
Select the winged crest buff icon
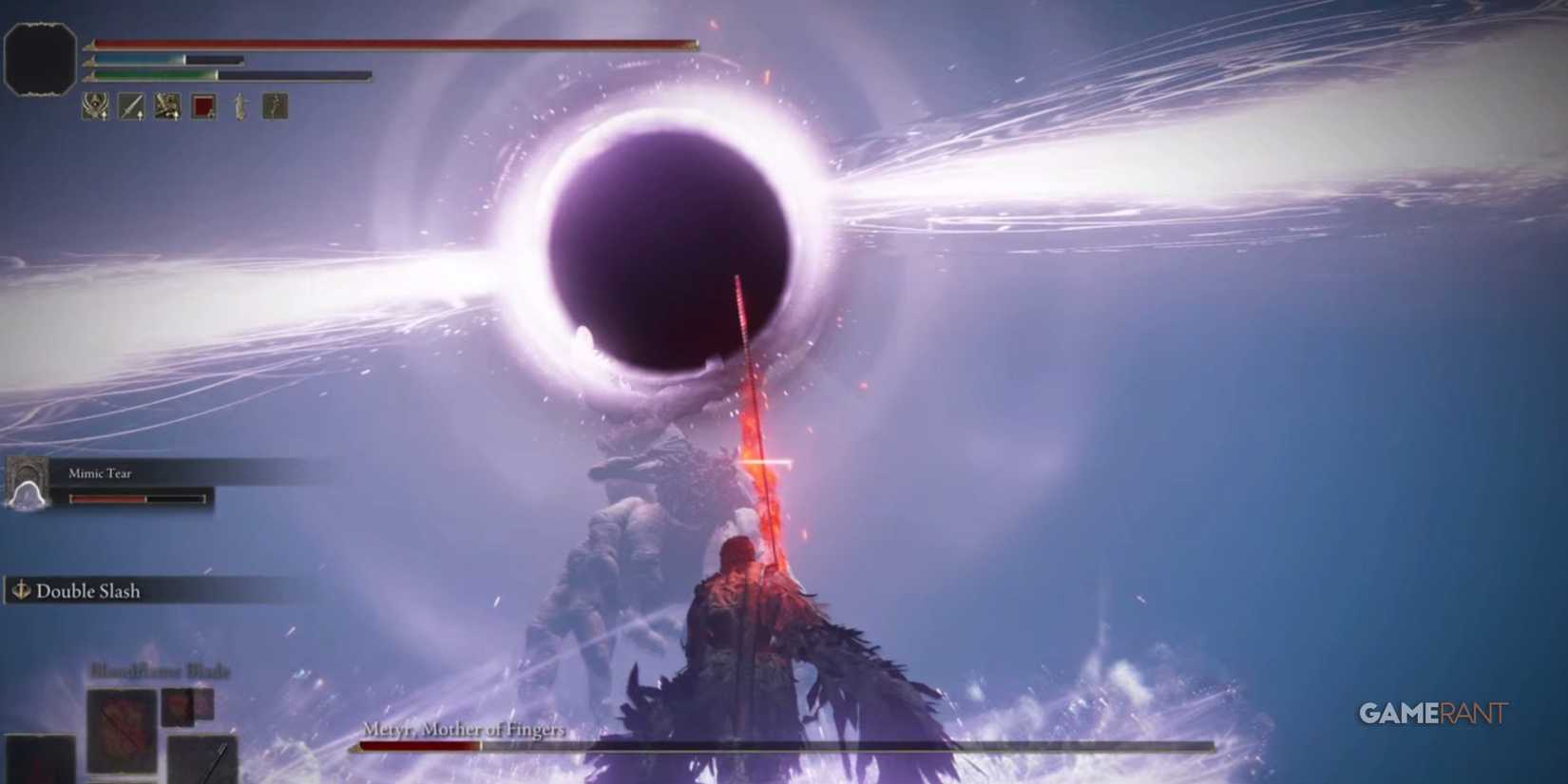click(95, 107)
